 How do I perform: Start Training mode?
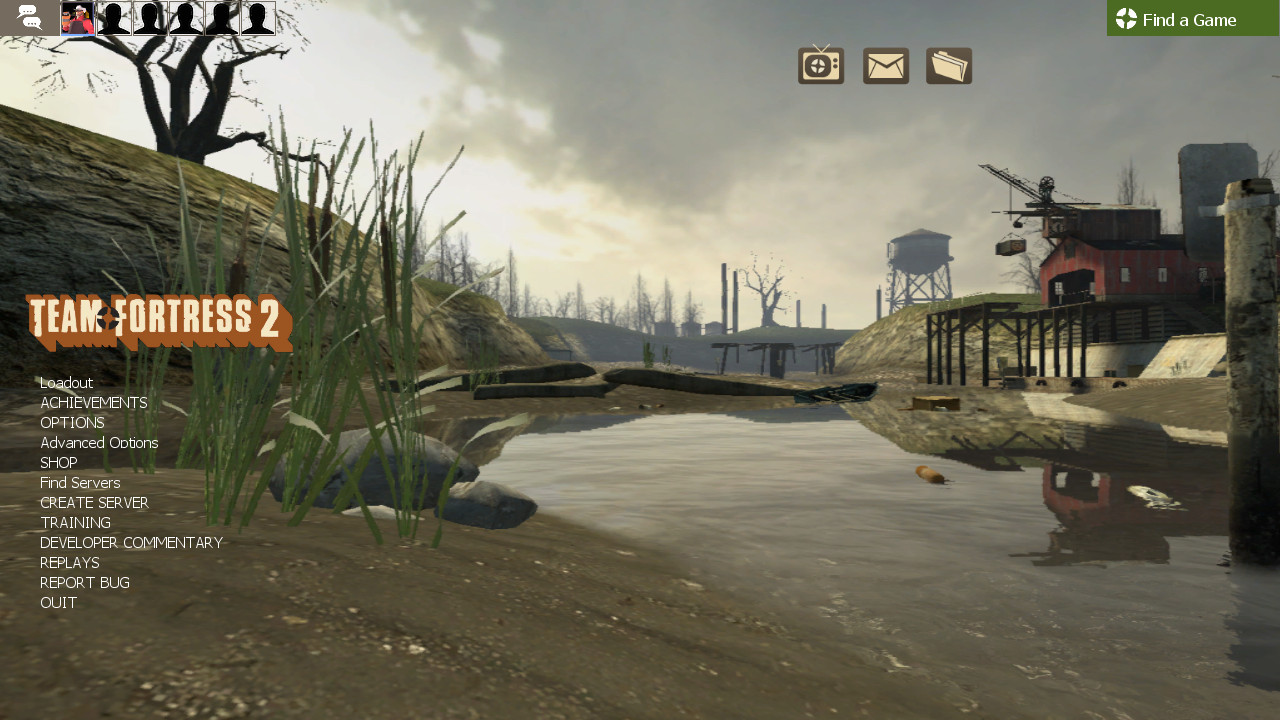tap(75, 522)
